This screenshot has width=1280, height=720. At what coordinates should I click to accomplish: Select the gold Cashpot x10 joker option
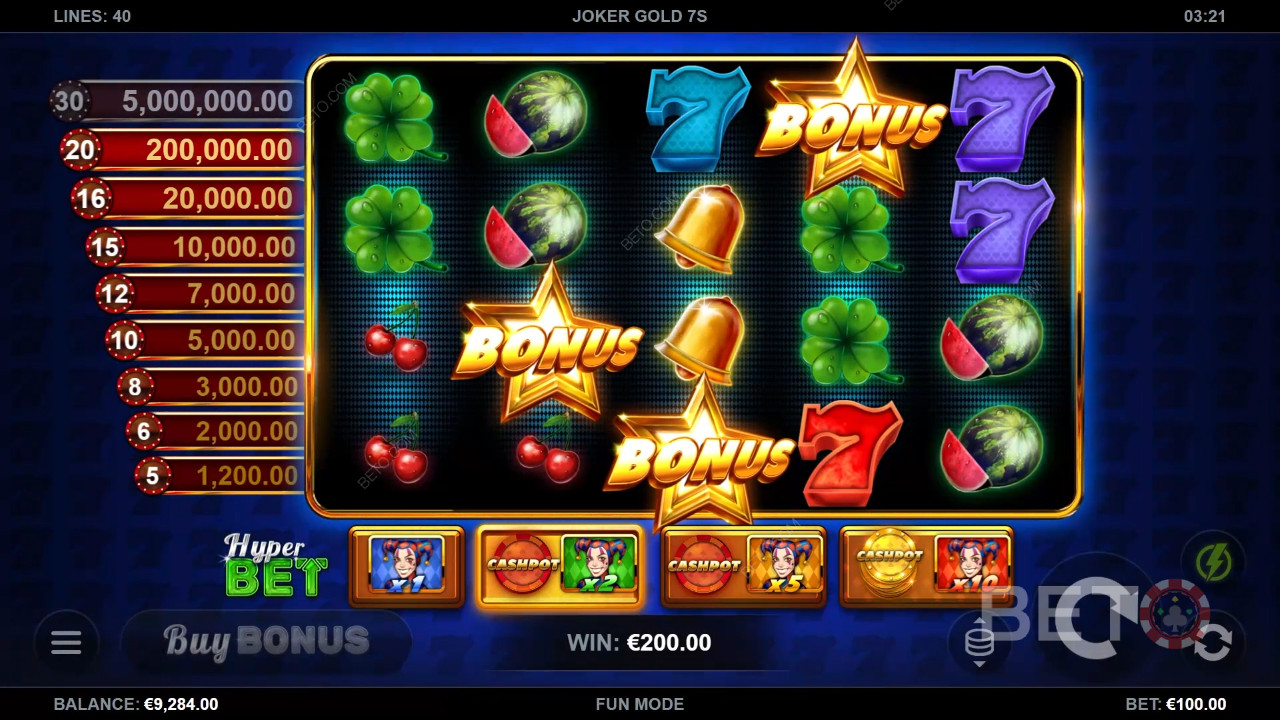click(926, 566)
